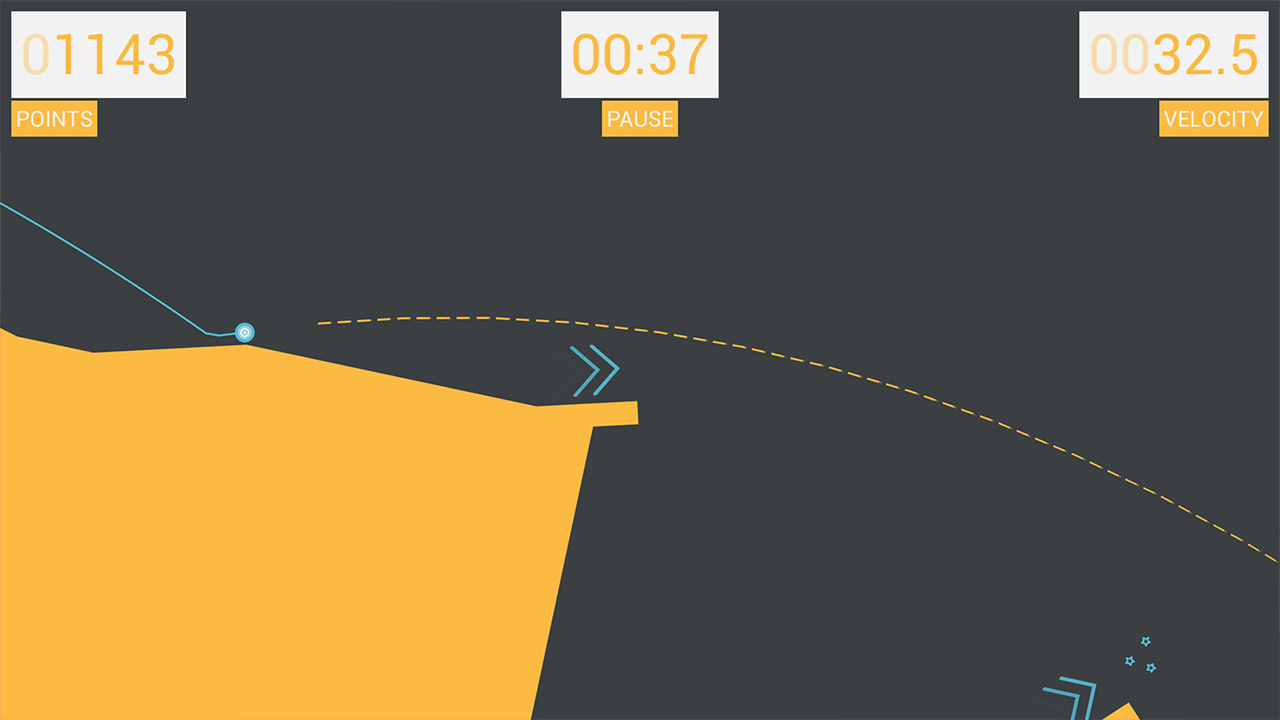
Task: Select the largest star in the star cluster
Action: point(1145,642)
